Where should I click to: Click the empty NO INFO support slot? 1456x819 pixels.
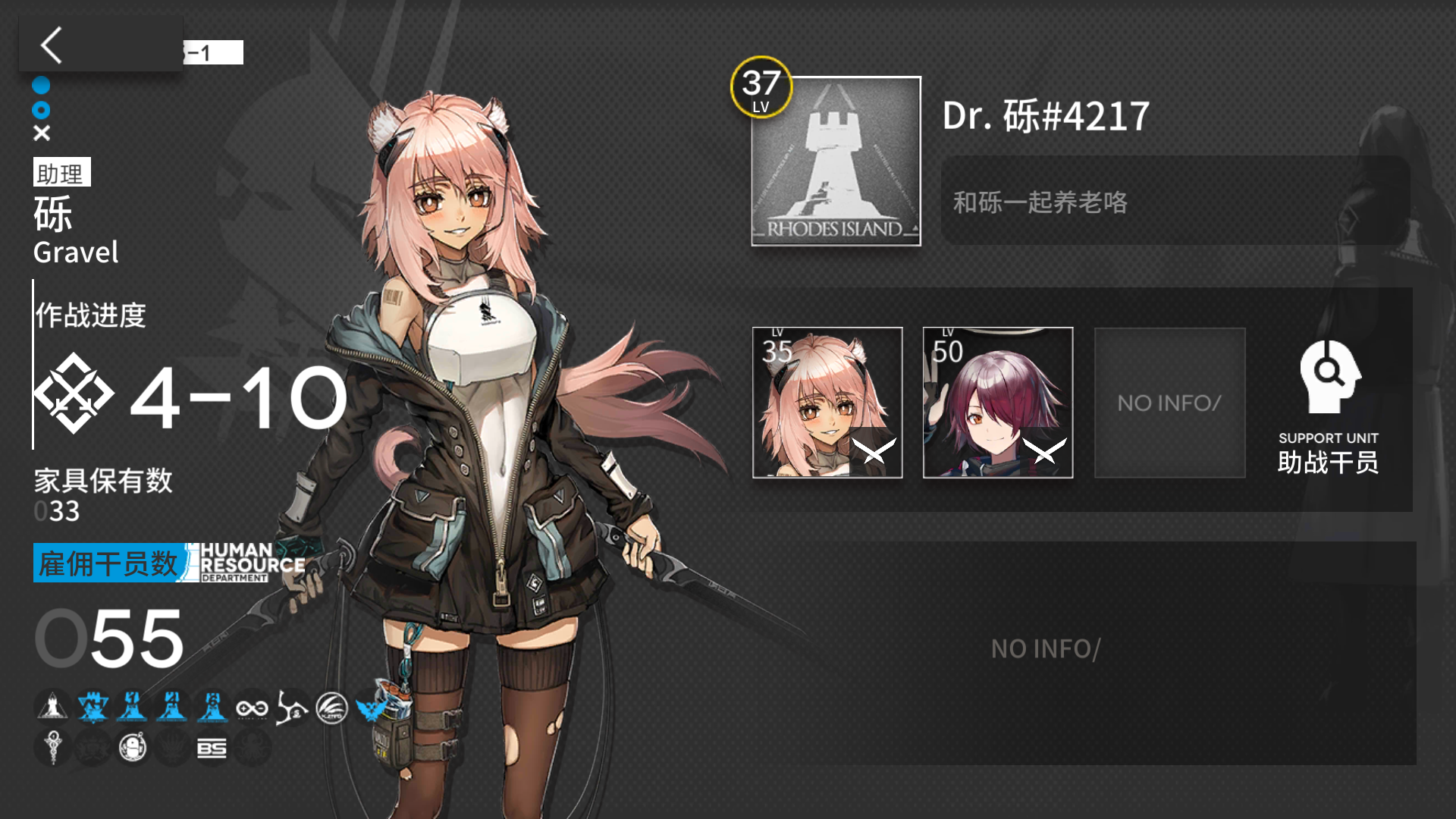click(1169, 403)
